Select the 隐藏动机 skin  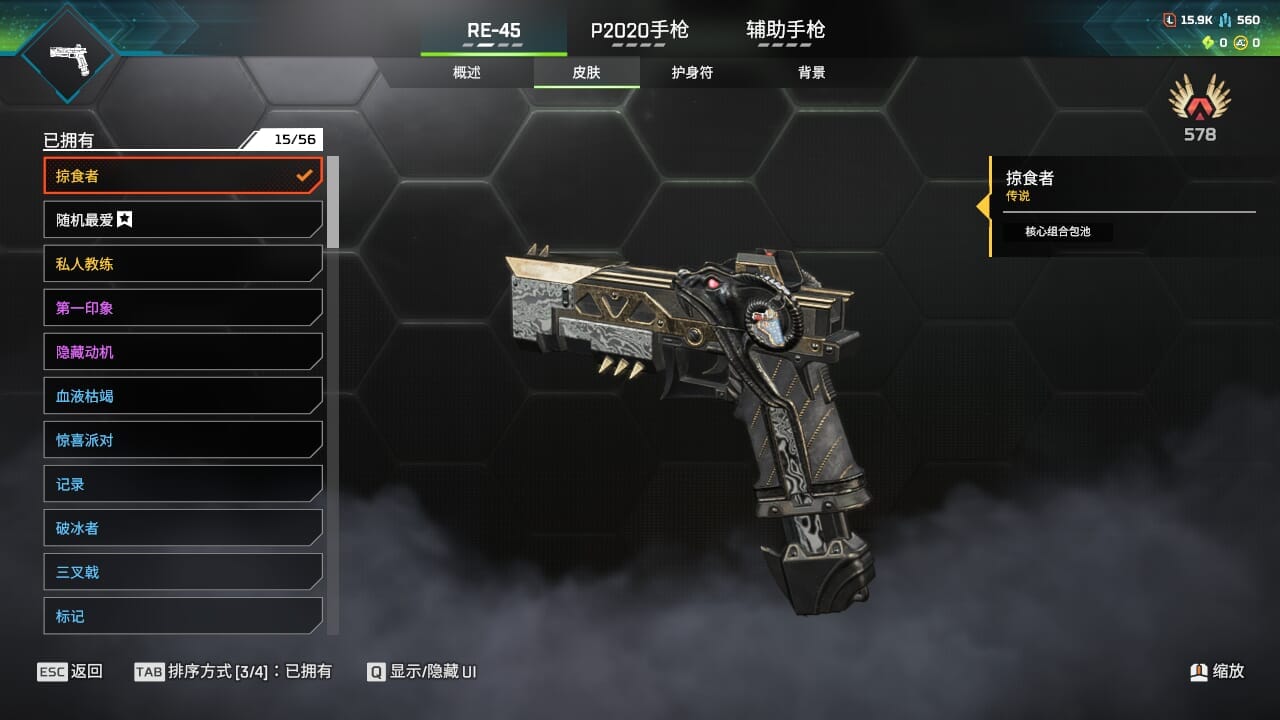tap(183, 352)
